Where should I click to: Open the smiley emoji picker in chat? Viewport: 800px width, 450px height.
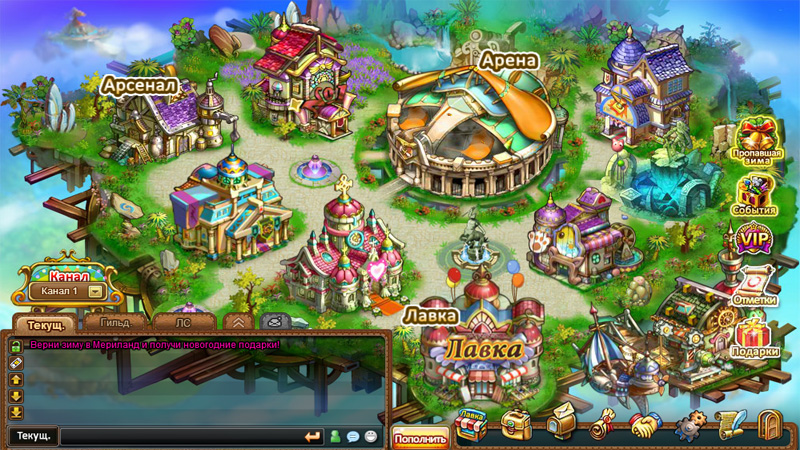[x=371, y=437]
